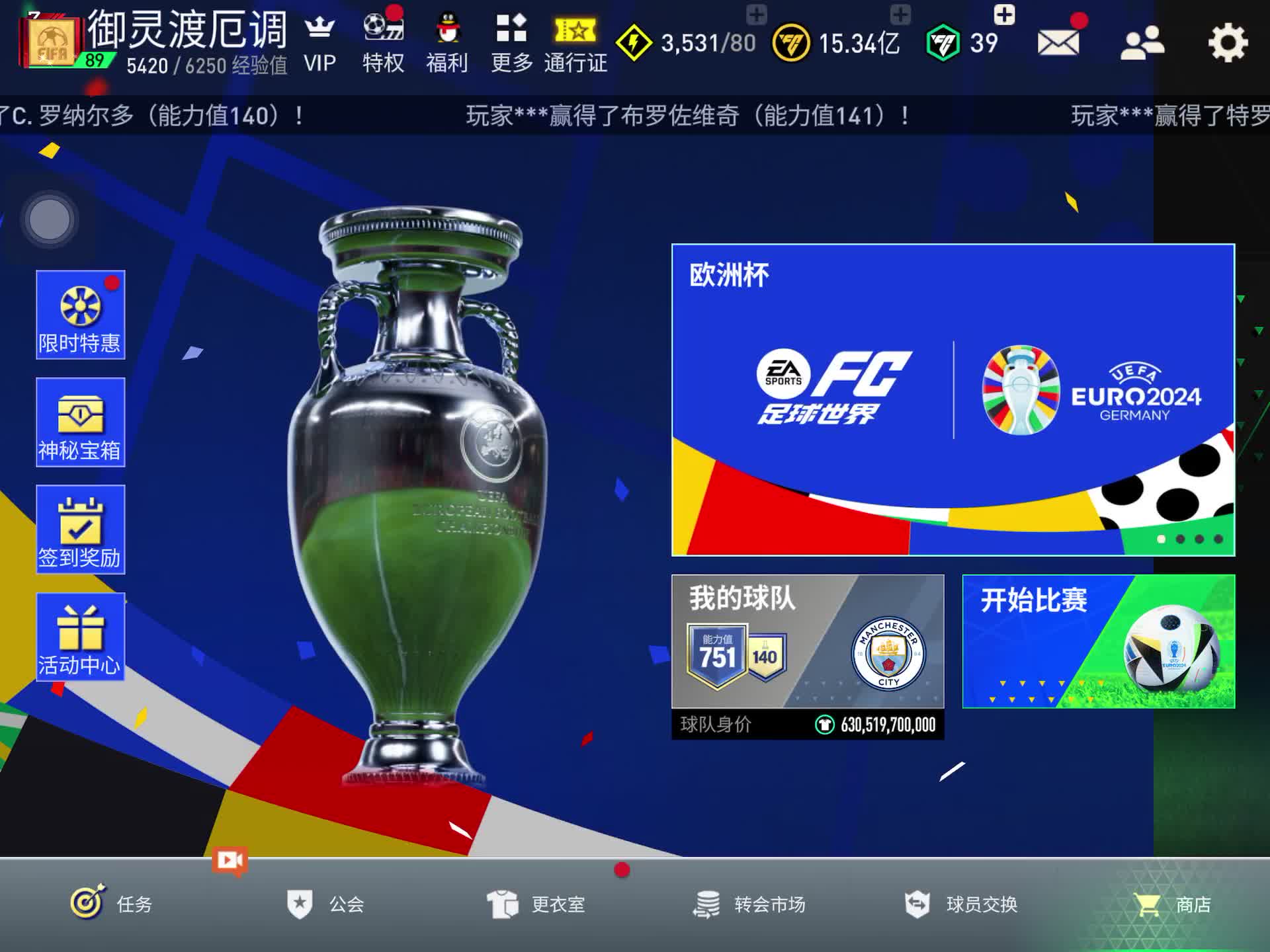This screenshot has height=952, width=1270.
Task: Open the 神秘宝箱 mystery box
Action: pos(79,423)
